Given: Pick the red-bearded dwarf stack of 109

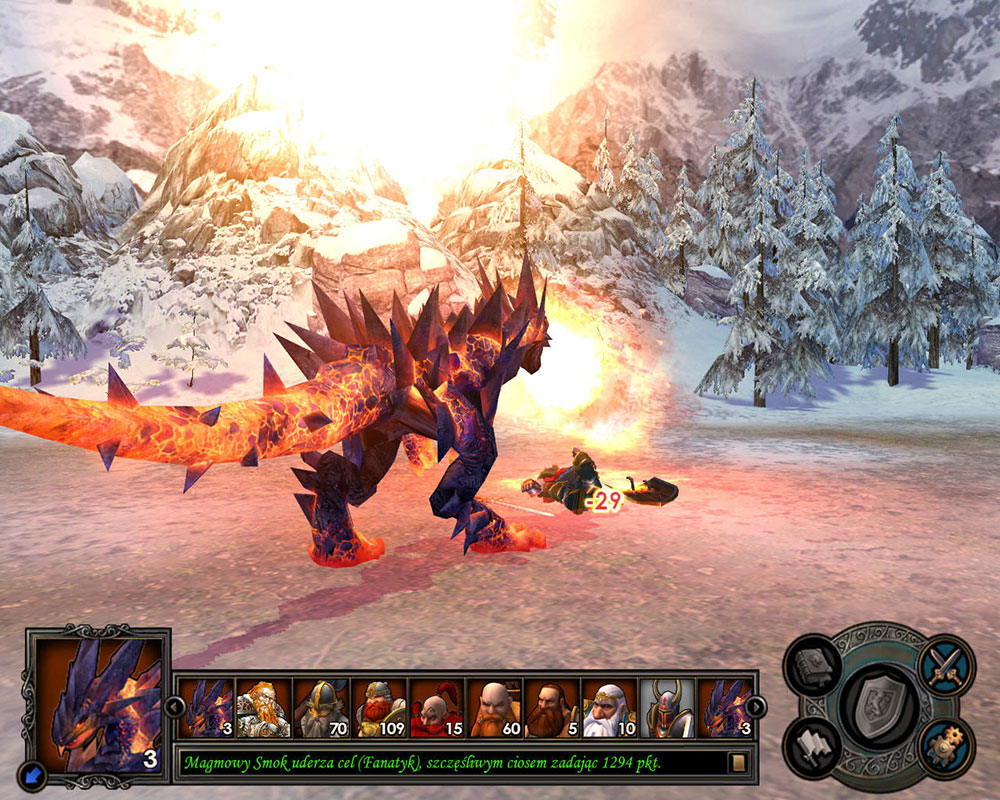Looking at the screenshot, I should point(379,708).
